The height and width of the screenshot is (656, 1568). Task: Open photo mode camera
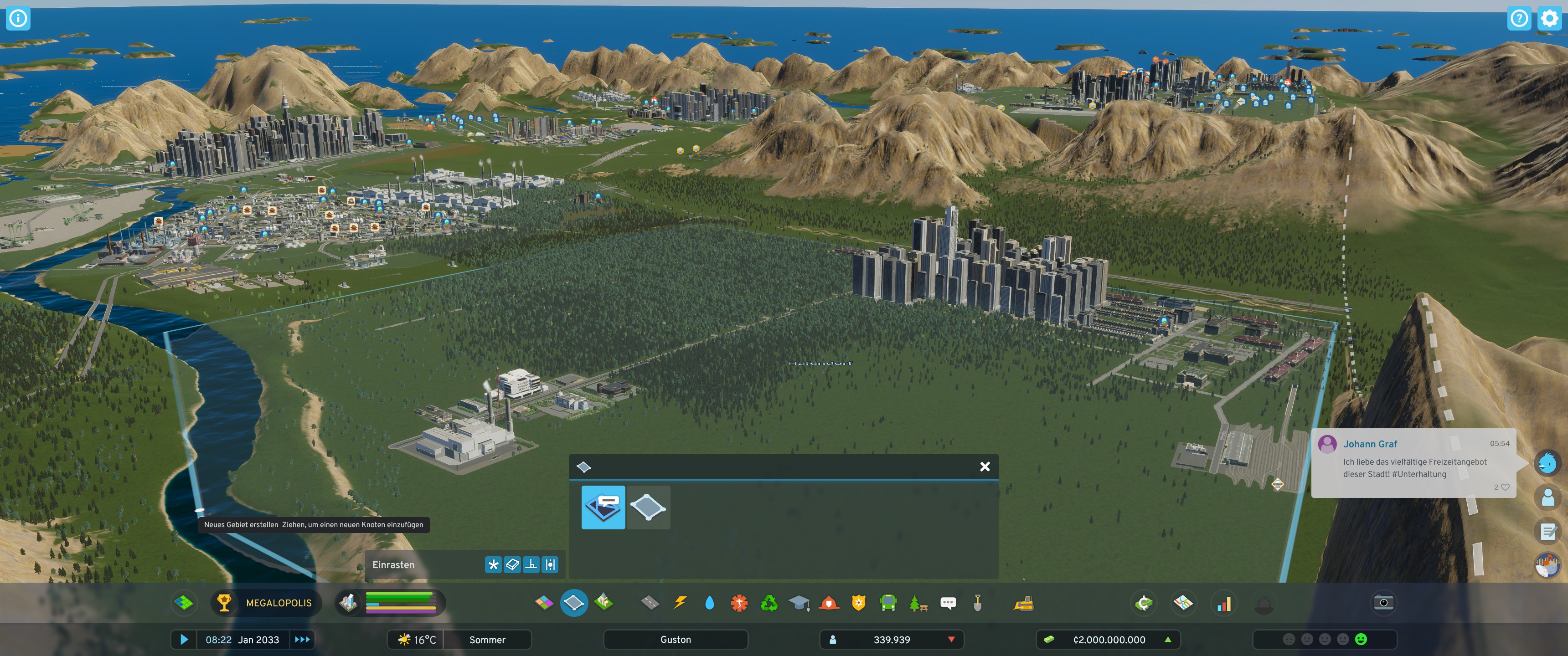point(1383,602)
